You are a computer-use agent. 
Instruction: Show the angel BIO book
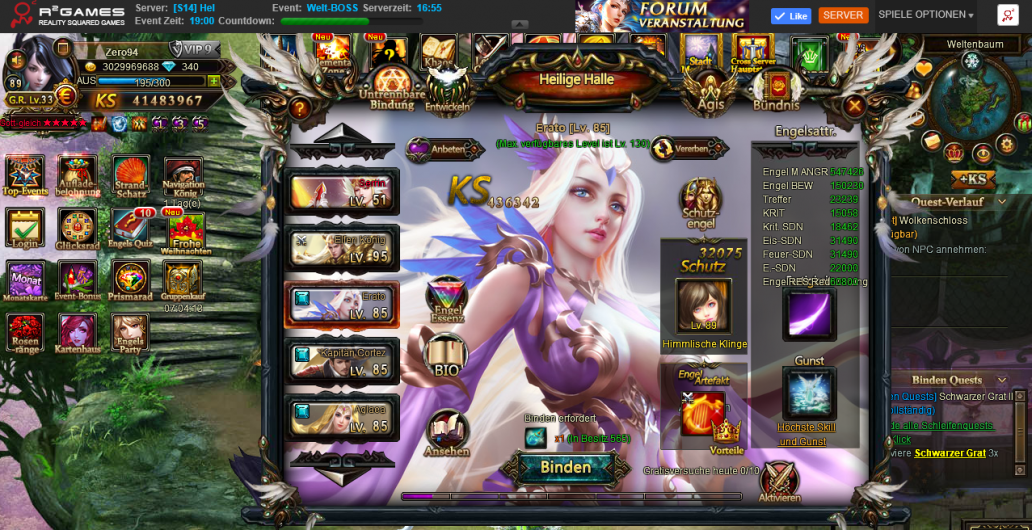click(x=446, y=355)
